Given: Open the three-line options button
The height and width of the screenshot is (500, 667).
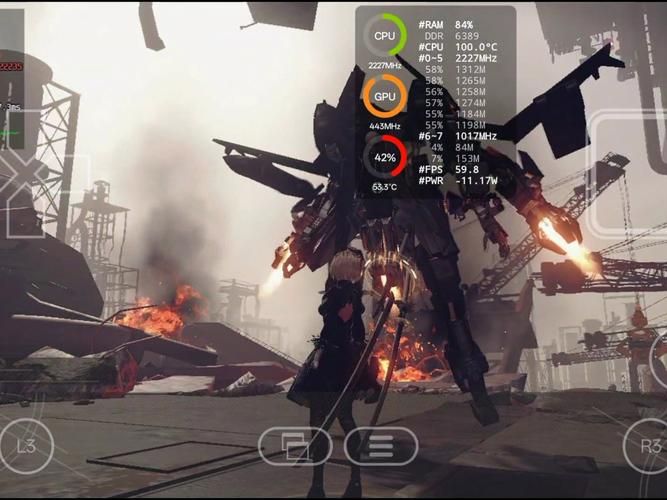Looking at the screenshot, I should pos(381,446).
